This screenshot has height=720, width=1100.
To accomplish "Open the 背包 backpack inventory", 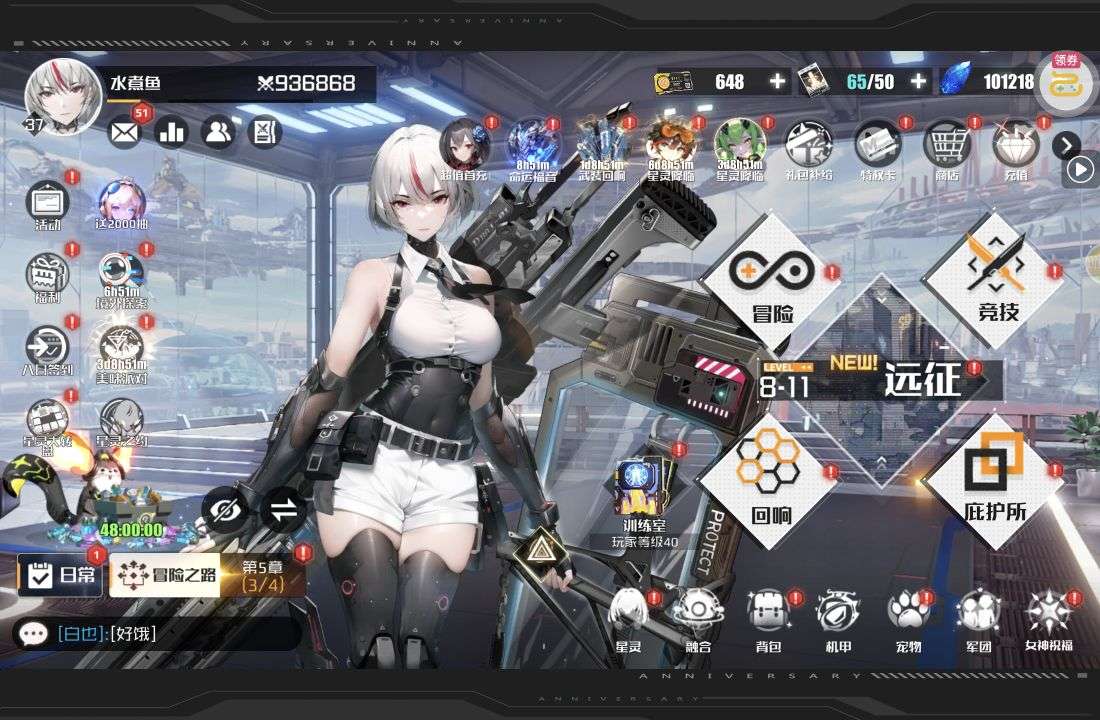I will click(768, 618).
